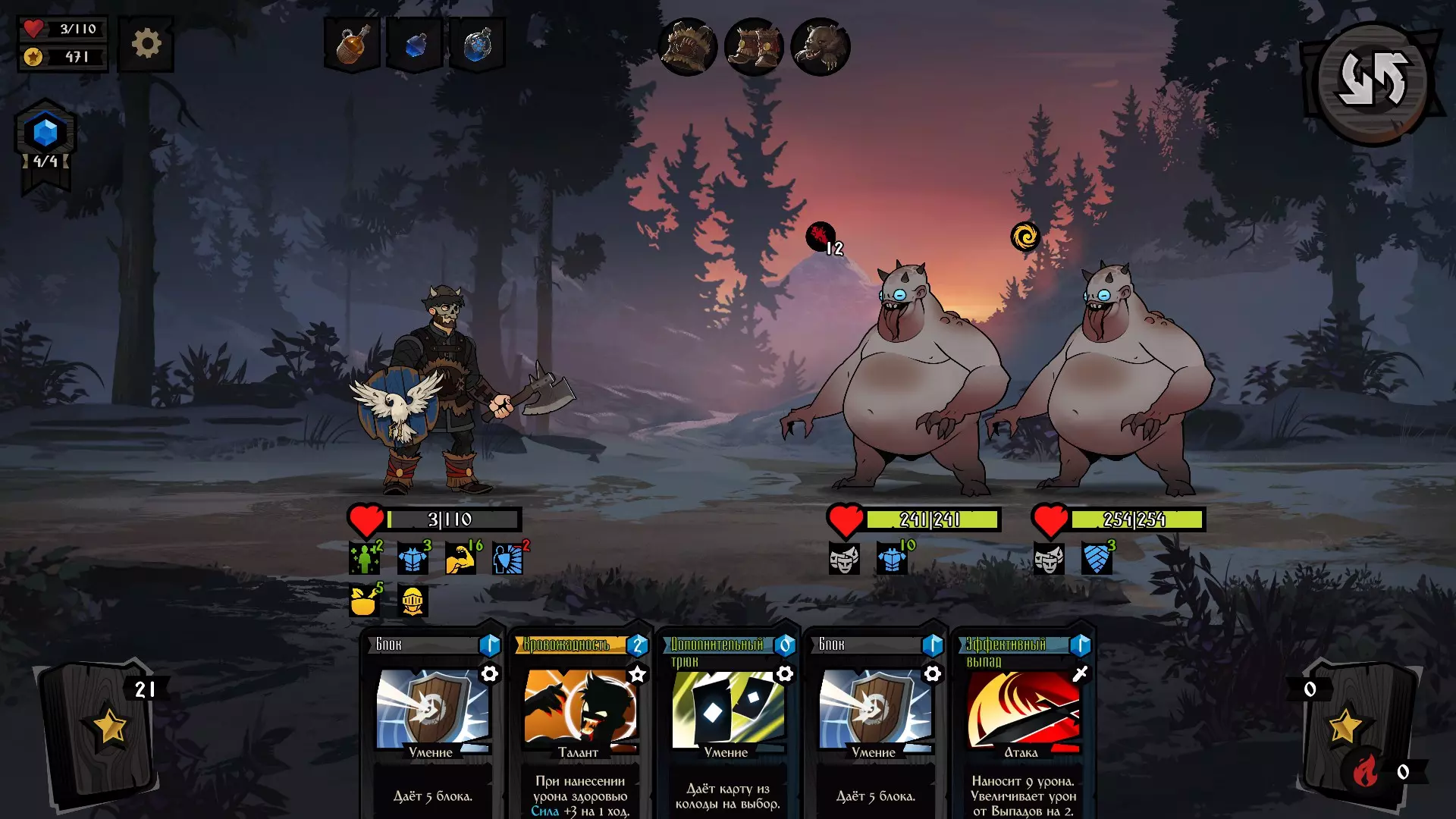
Task: Inspect the spiked helmet relic
Action: [x=687, y=47]
